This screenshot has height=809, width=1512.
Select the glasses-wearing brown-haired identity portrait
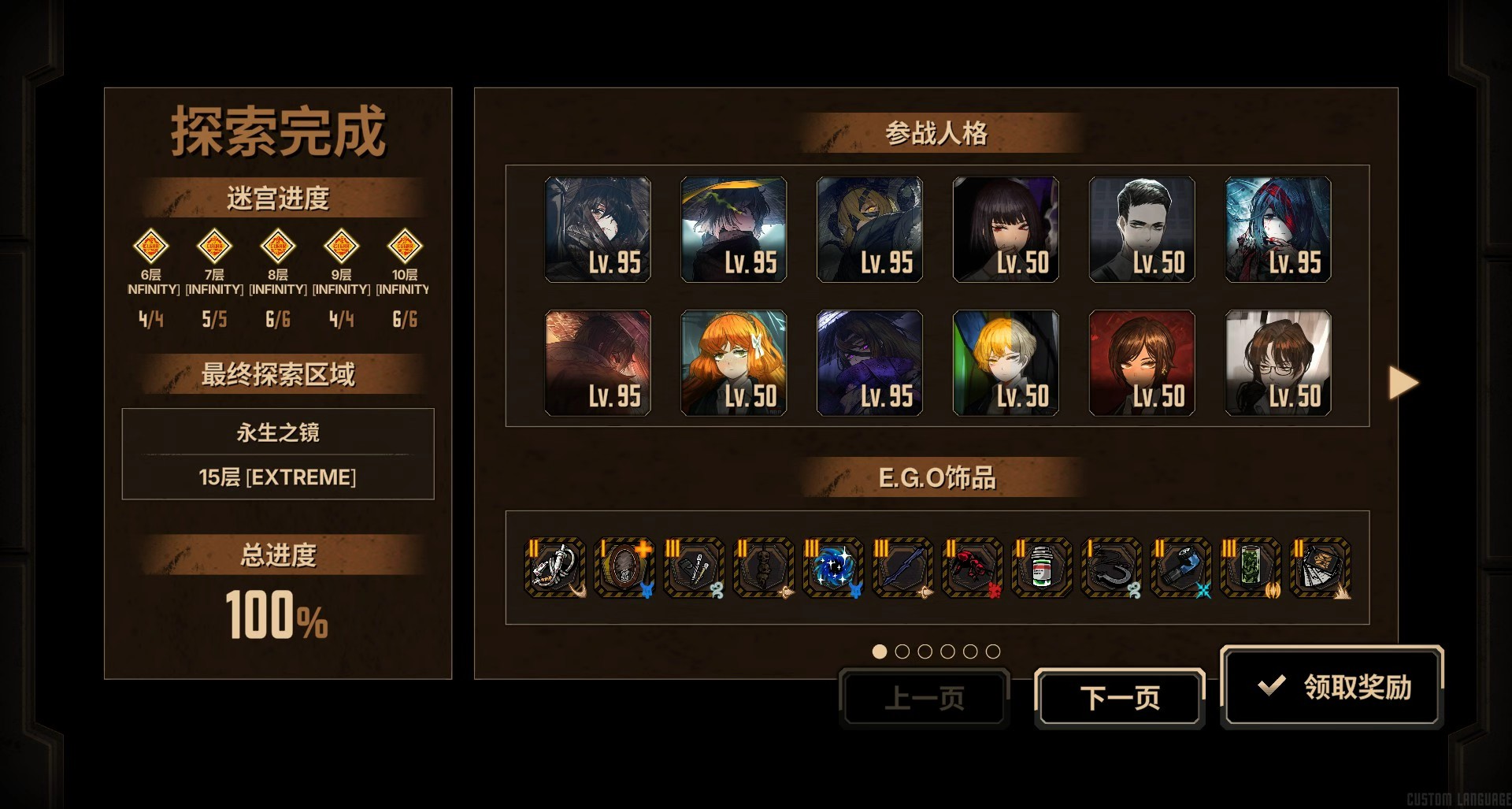click(1277, 362)
